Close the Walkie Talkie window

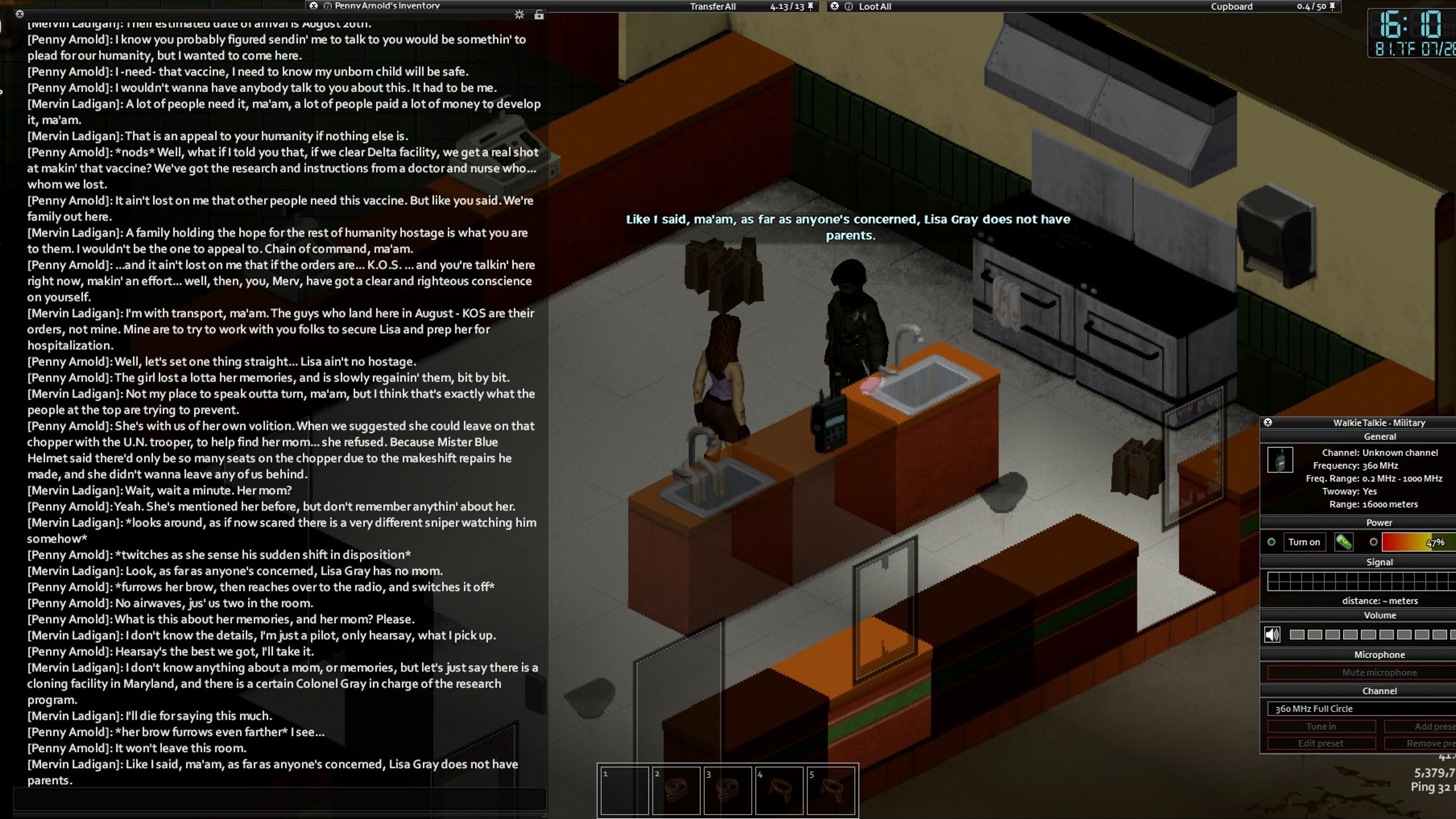tap(1268, 422)
